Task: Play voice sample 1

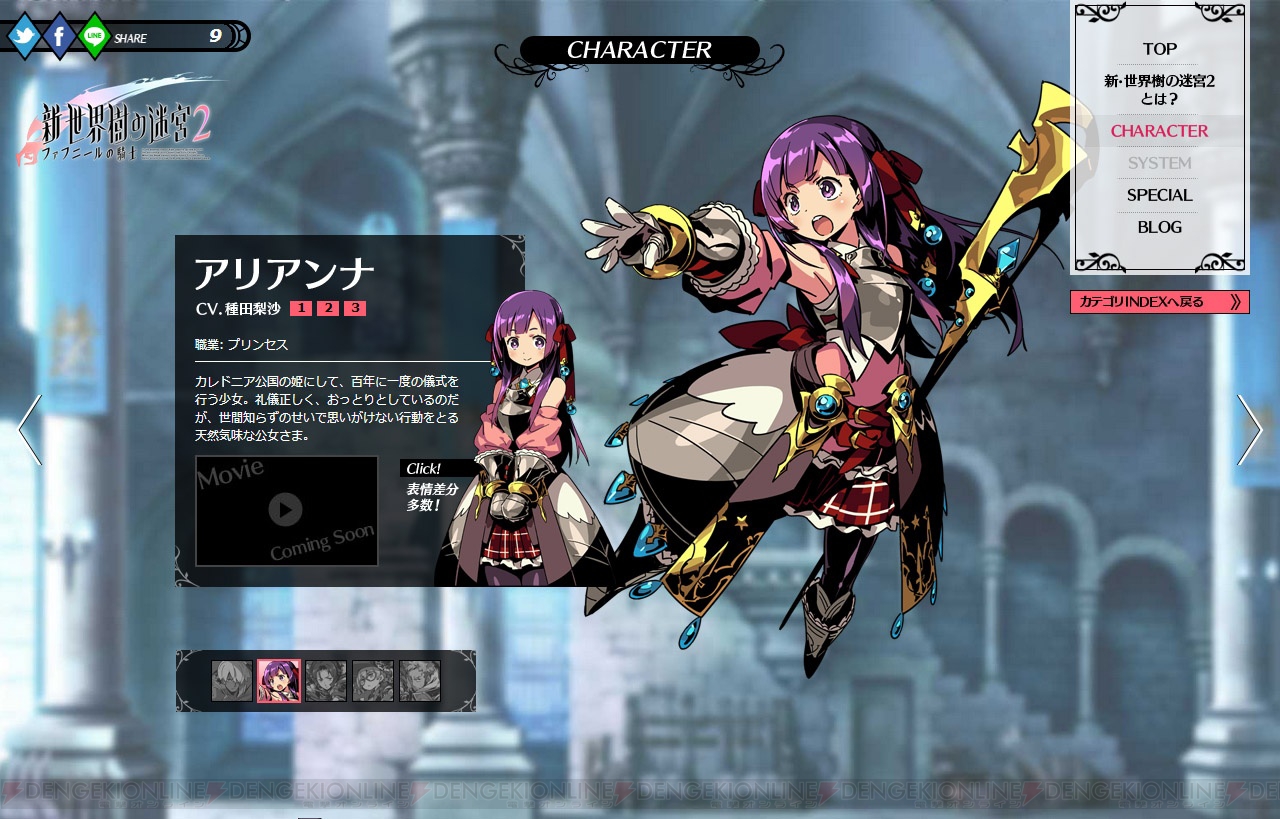Action: click(x=301, y=308)
